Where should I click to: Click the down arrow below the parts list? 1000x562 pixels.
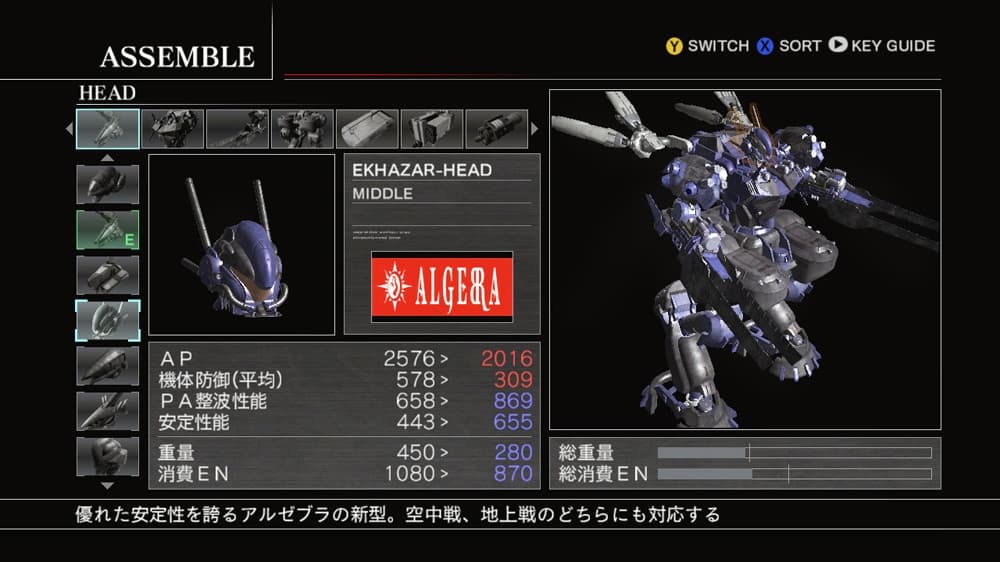pos(107,485)
